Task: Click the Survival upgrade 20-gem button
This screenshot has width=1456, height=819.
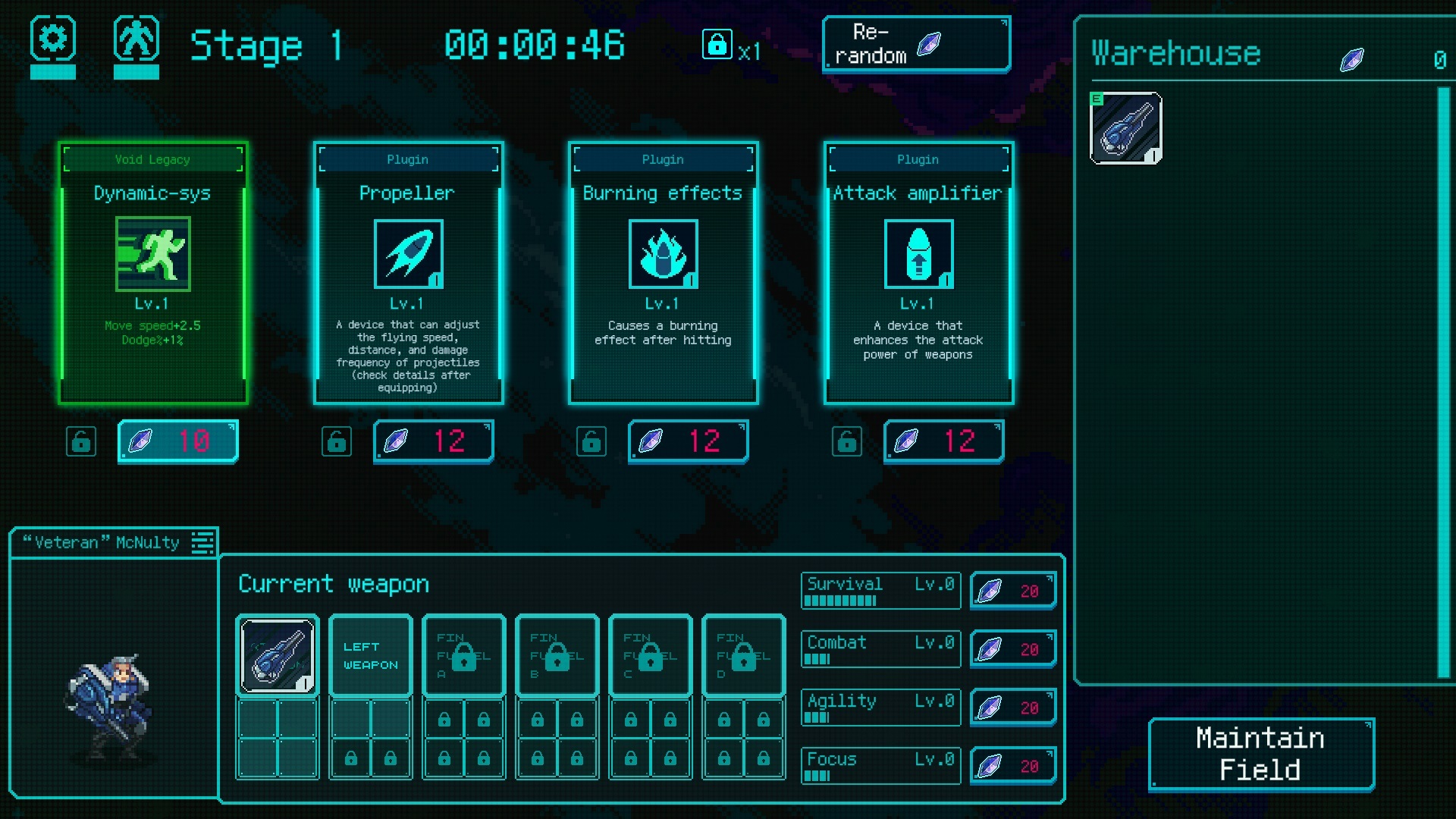Action: [1013, 591]
